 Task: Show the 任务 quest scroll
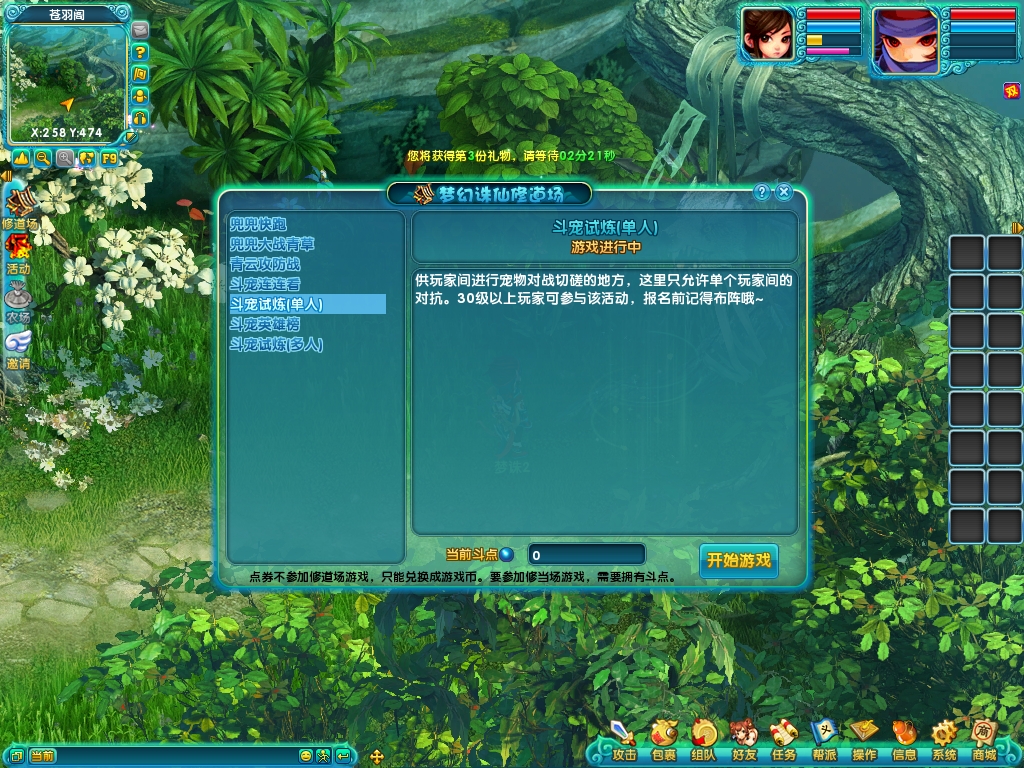(783, 740)
